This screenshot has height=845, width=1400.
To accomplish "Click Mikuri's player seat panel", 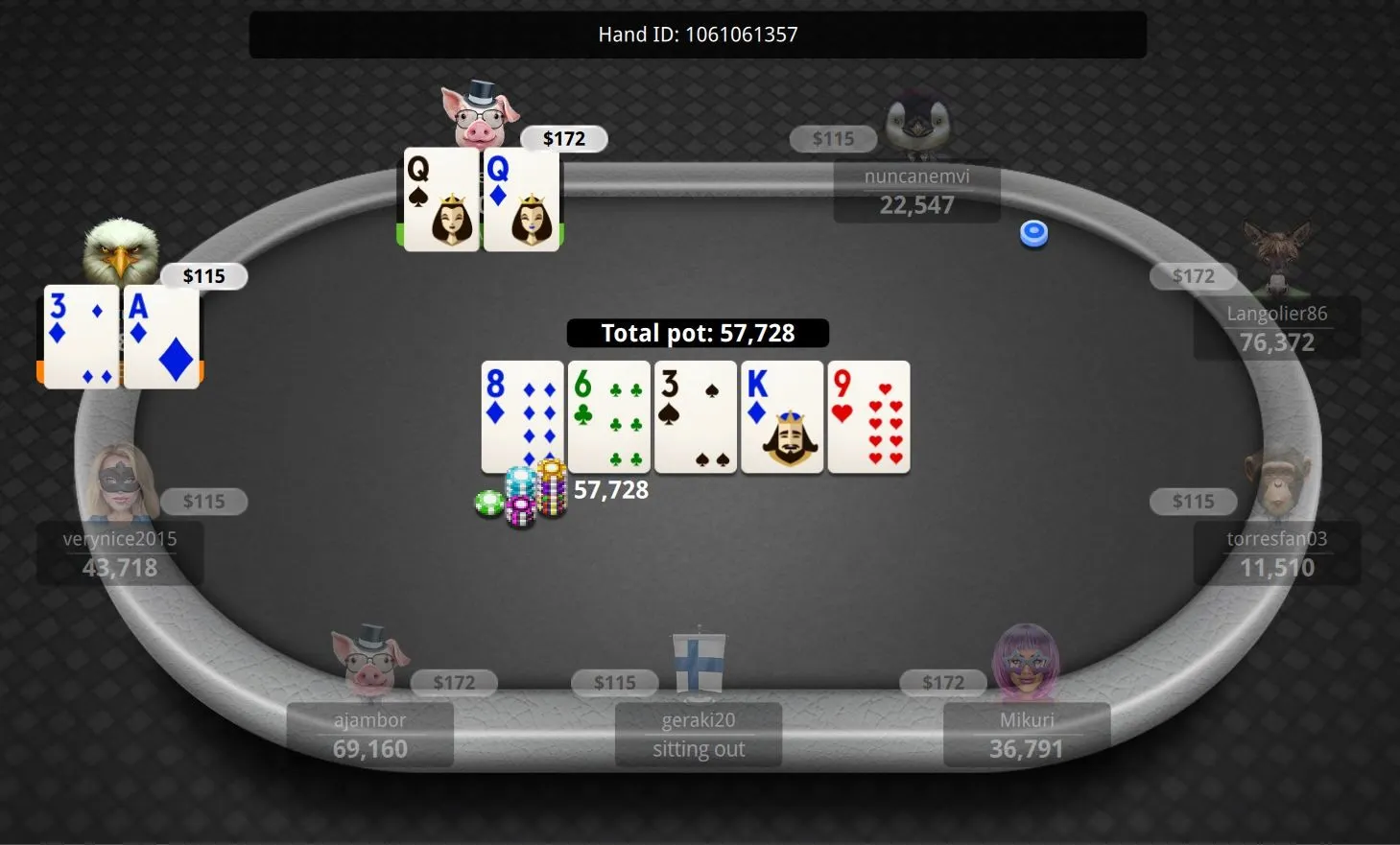I will (1027, 735).
